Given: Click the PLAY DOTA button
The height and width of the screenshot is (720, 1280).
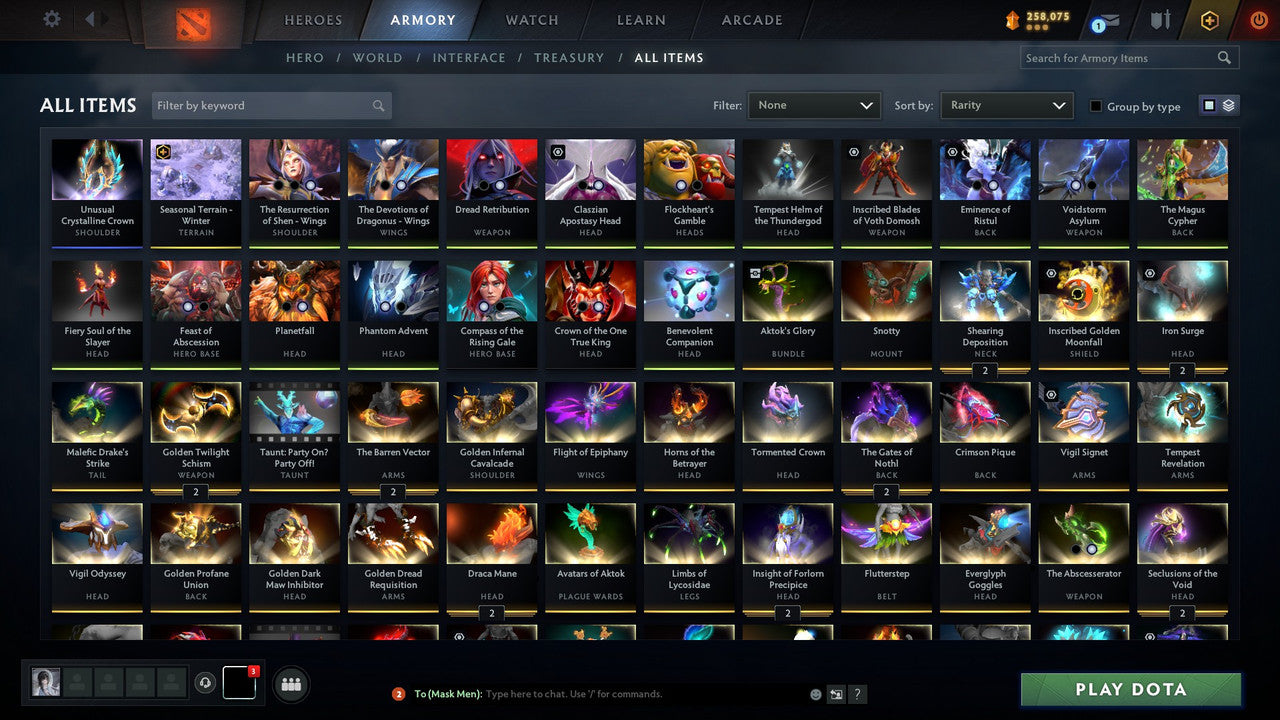Looking at the screenshot, I should [x=1130, y=689].
